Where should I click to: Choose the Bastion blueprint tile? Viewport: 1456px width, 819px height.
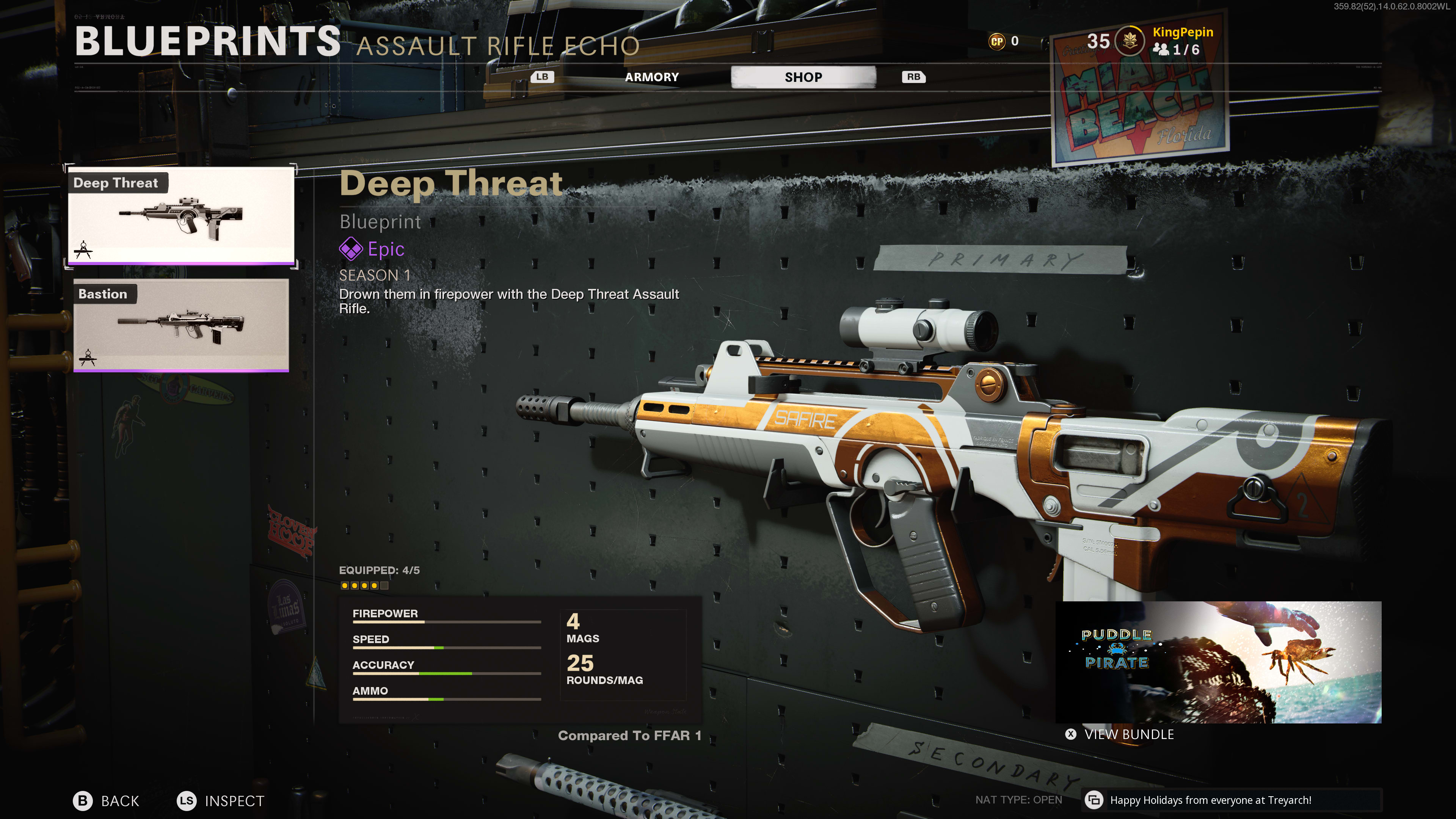[181, 326]
